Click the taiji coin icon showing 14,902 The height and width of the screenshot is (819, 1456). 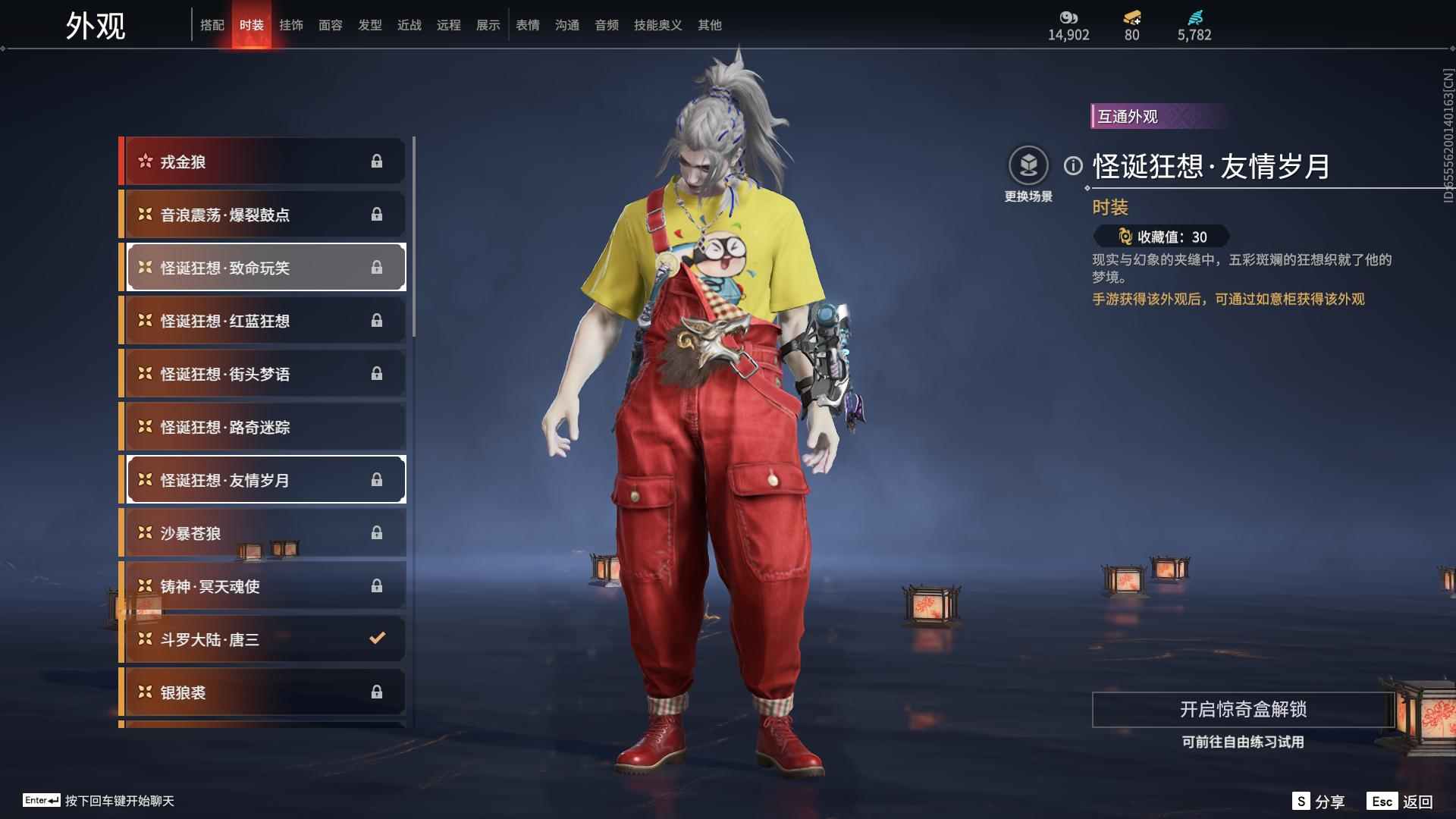[1067, 18]
